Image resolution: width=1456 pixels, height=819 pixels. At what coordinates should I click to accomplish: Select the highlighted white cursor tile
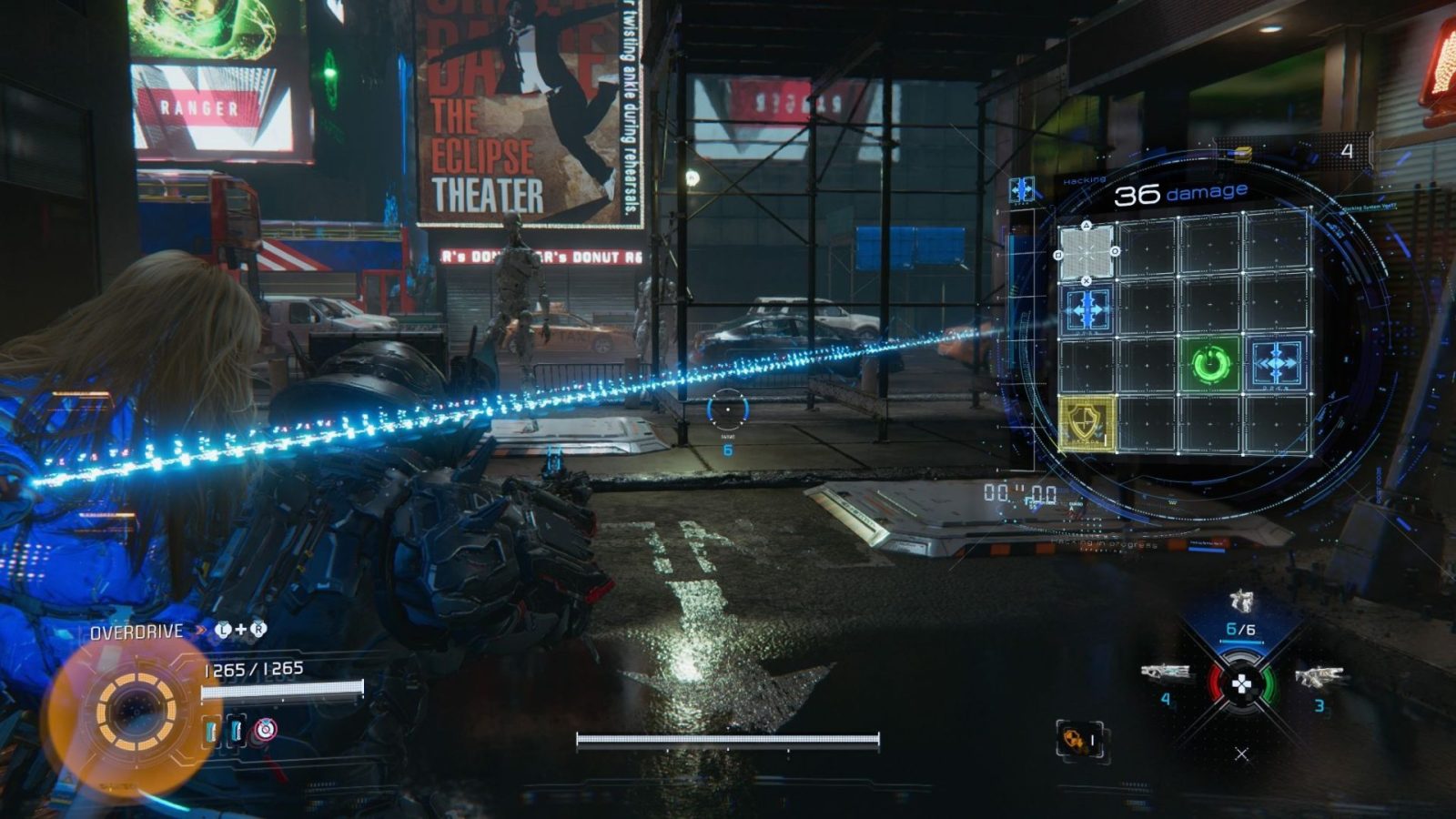click(x=1087, y=251)
